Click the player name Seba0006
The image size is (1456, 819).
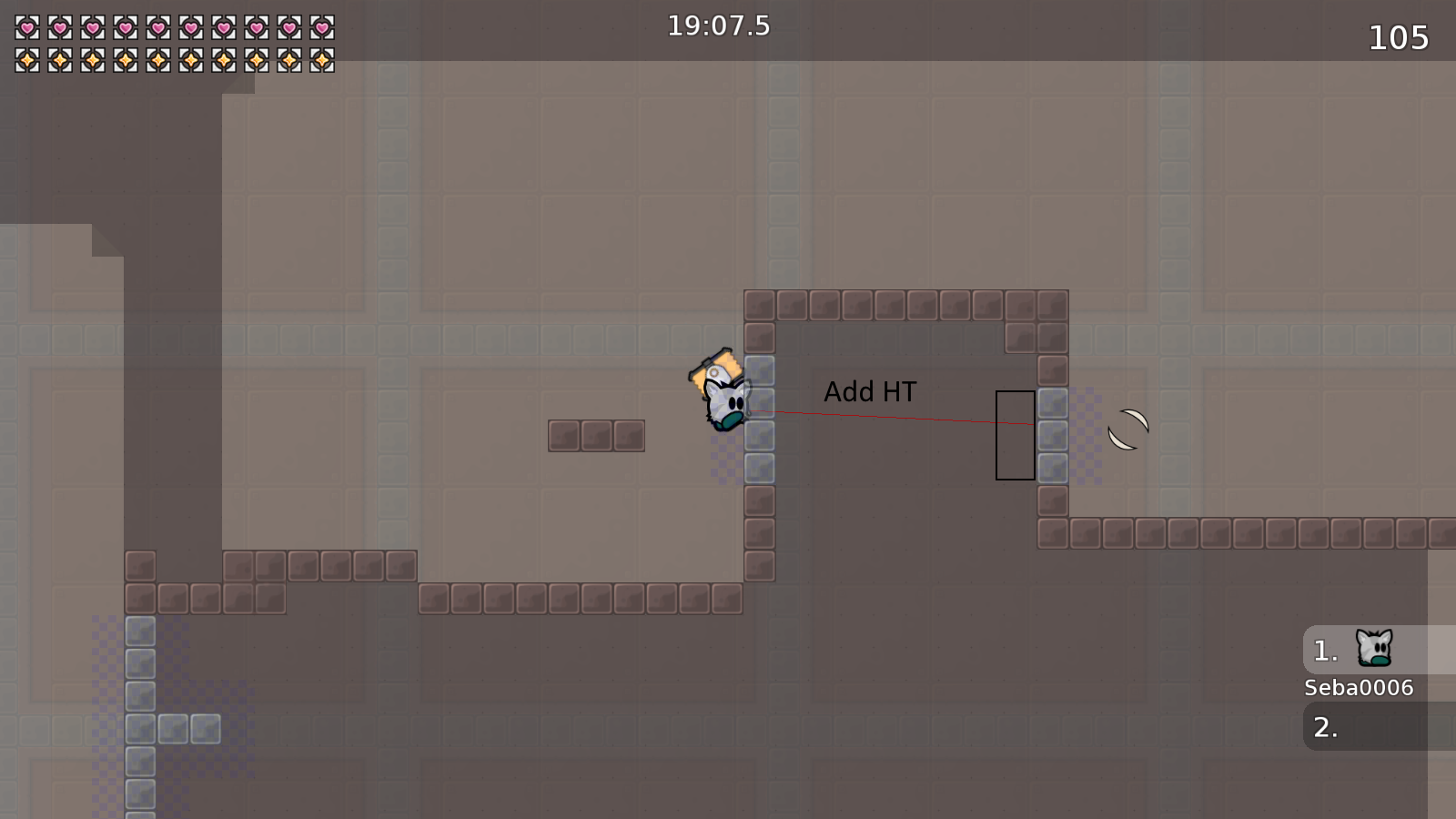[1358, 688]
